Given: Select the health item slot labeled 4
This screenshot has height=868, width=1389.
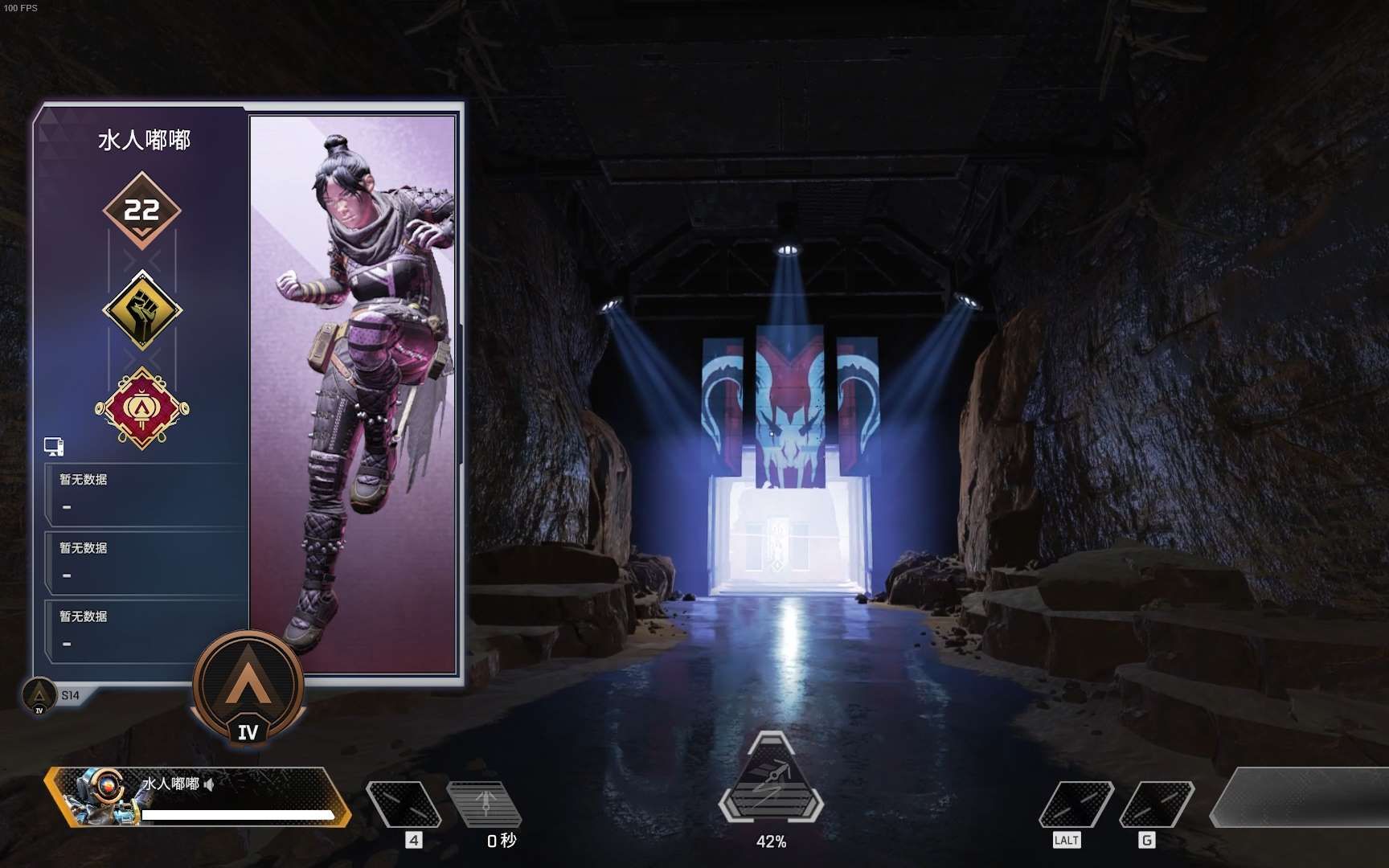Looking at the screenshot, I should pos(404,804).
